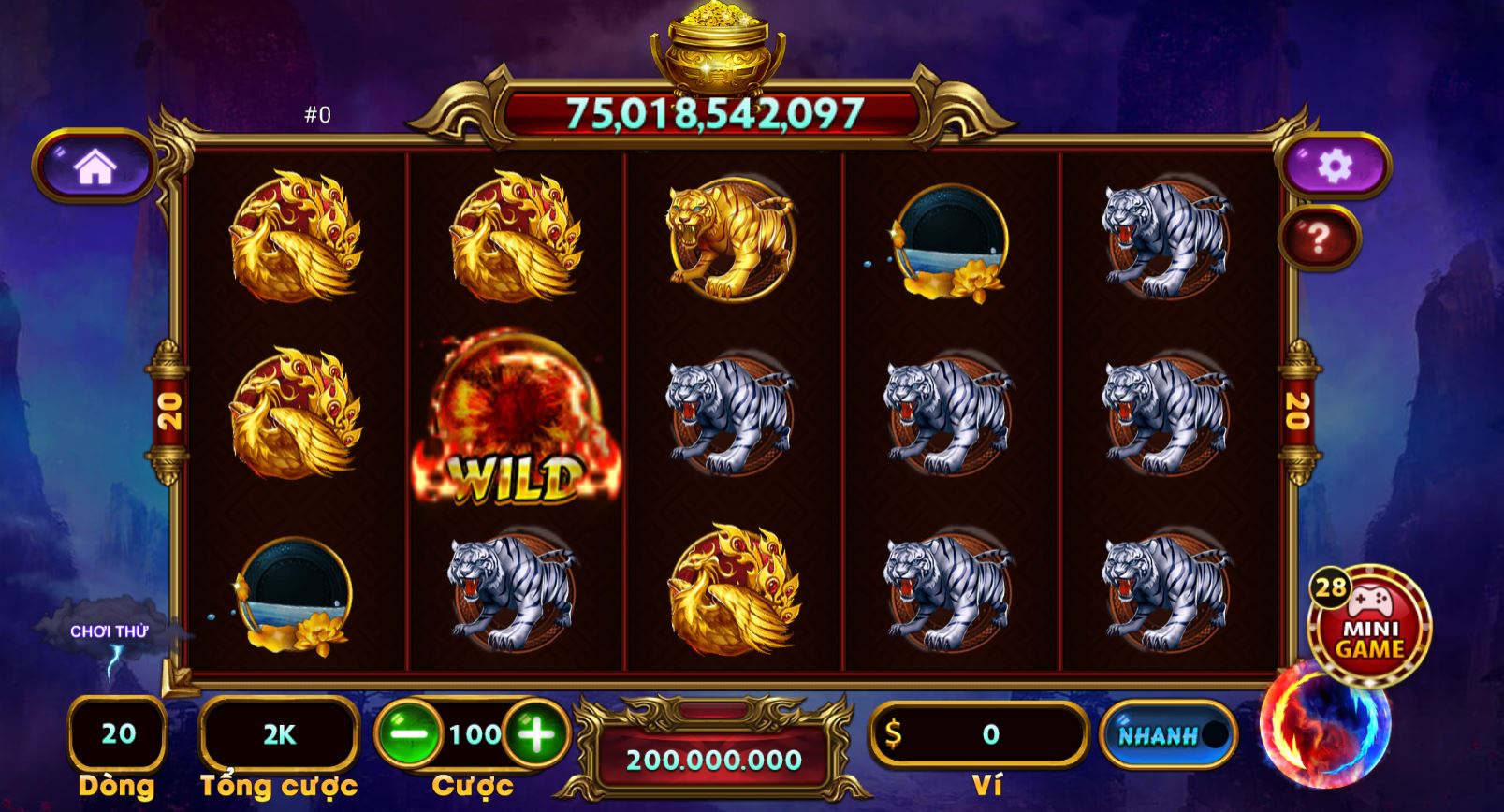Decrease bet with the green minus button
The width and height of the screenshot is (1504, 812).
point(410,735)
